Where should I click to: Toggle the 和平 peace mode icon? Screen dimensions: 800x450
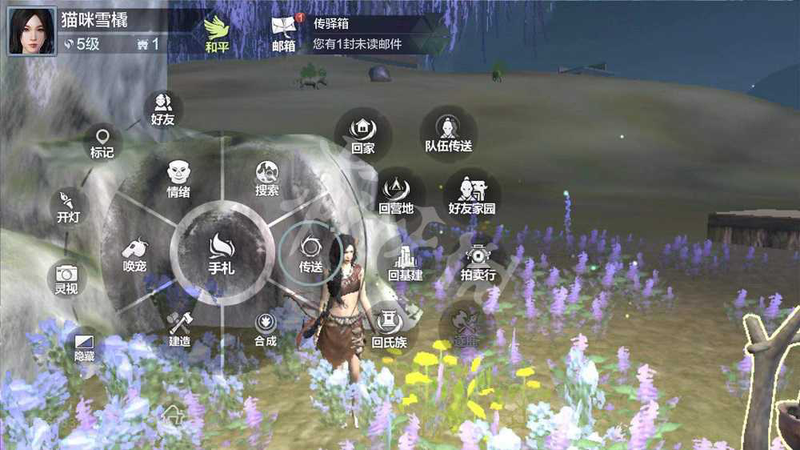pyautogui.click(x=217, y=31)
